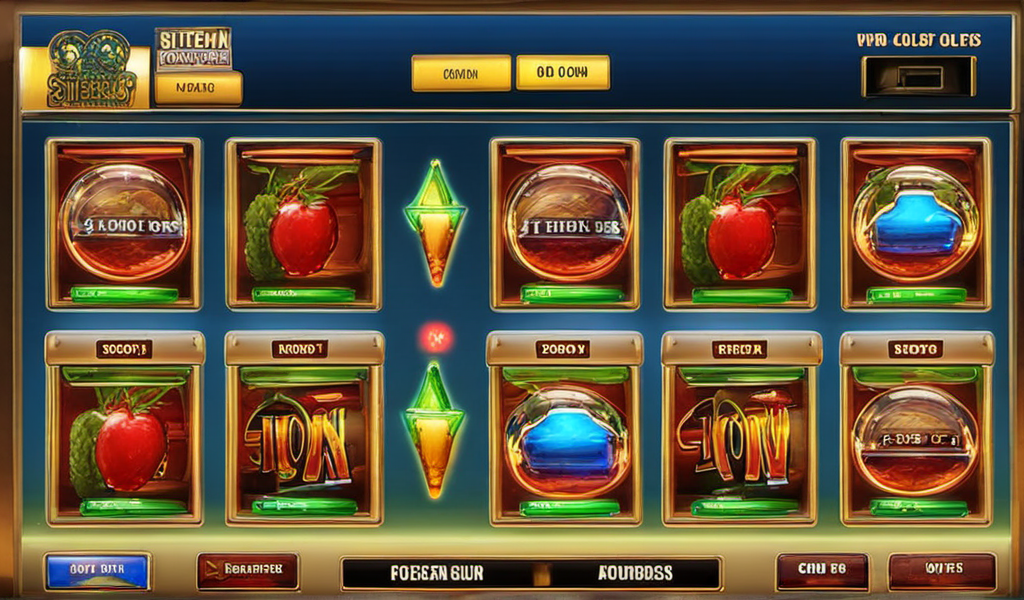Select the apple tile labeled "SOCOP"
Image resolution: width=1024 pixels, height=600 pixels.
pyautogui.click(x=124, y=431)
